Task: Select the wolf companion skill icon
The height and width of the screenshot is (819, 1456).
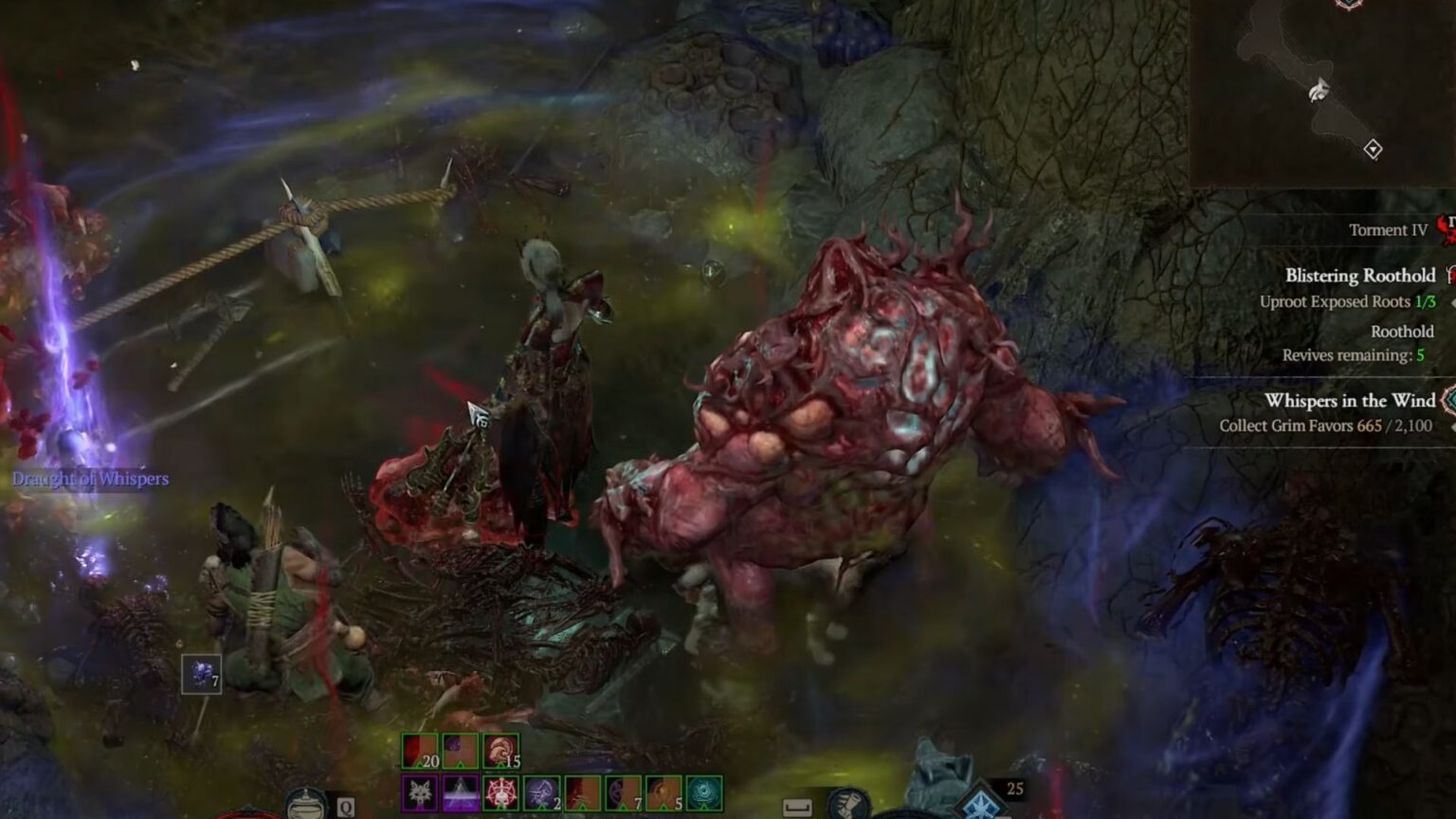Action: tap(420, 792)
